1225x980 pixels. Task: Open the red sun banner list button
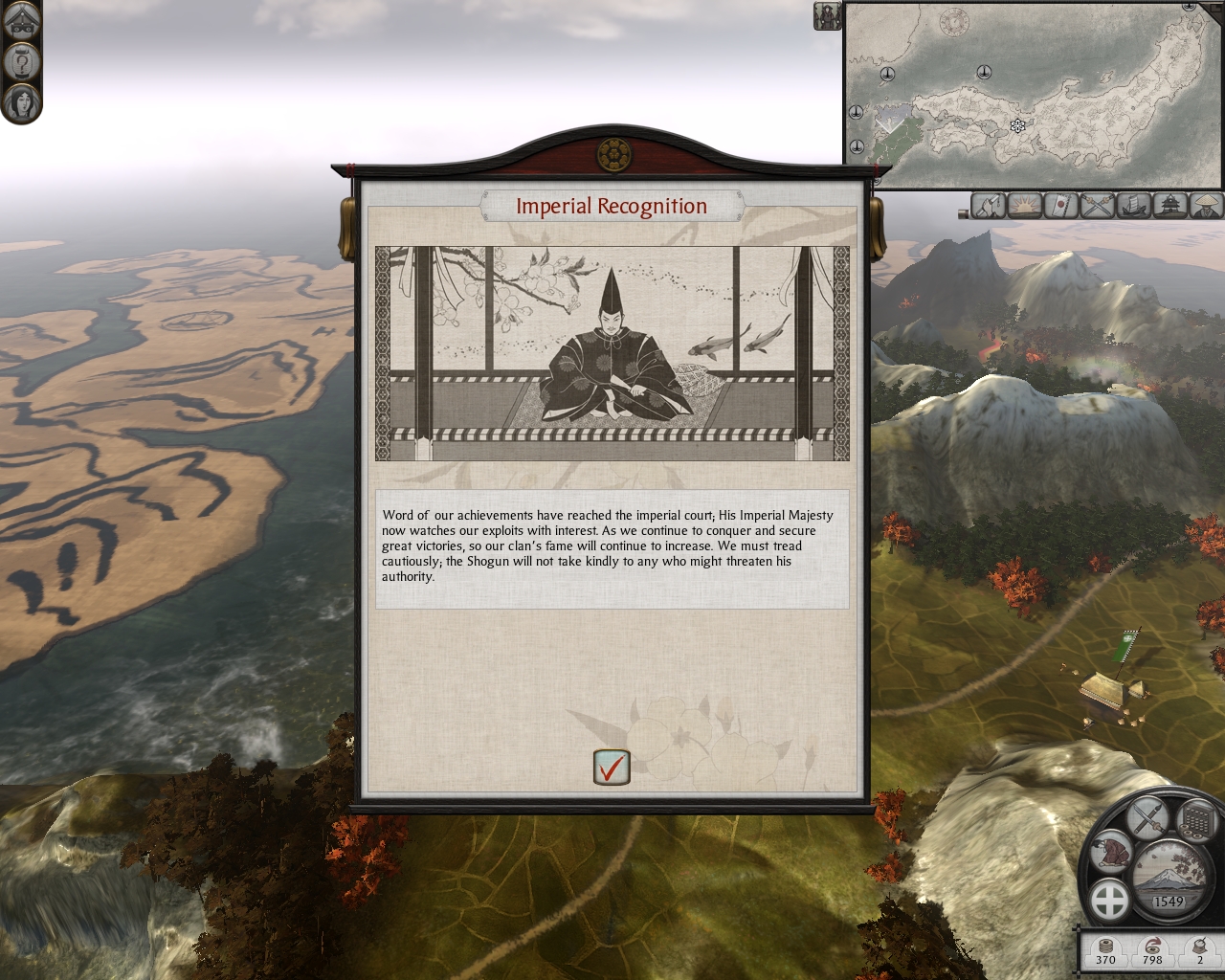(x=1061, y=205)
